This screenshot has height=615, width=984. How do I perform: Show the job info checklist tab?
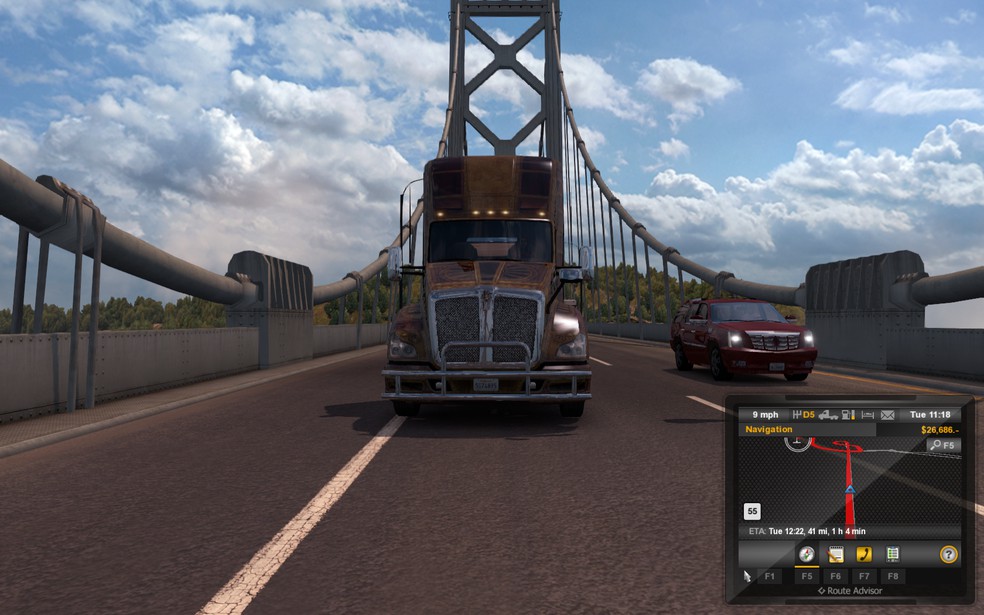click(892, 554)
